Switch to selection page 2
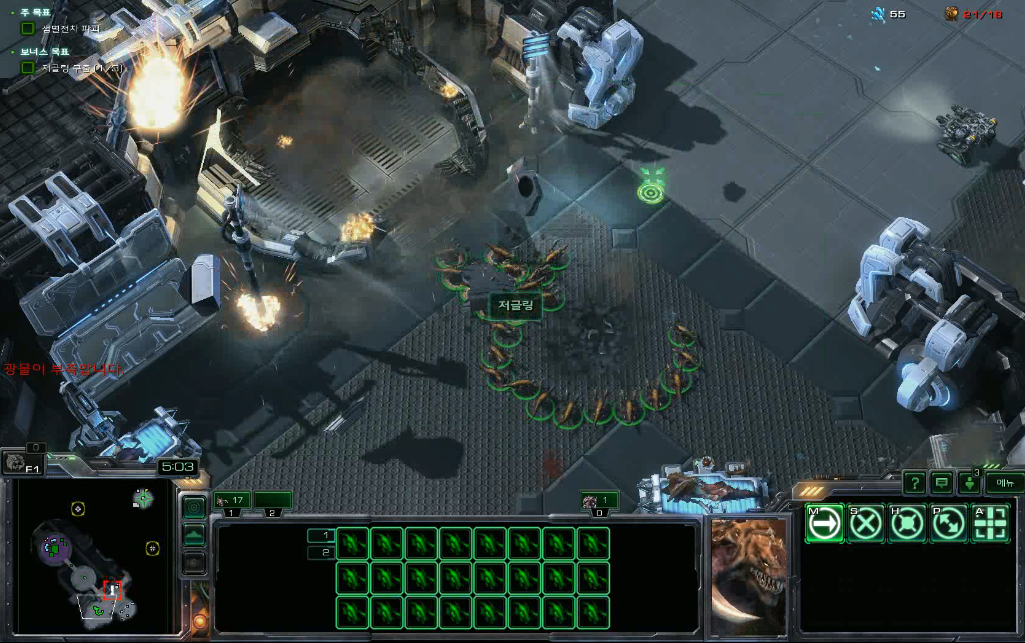This screenshot has height=643, width=1025. click(322, 552)
